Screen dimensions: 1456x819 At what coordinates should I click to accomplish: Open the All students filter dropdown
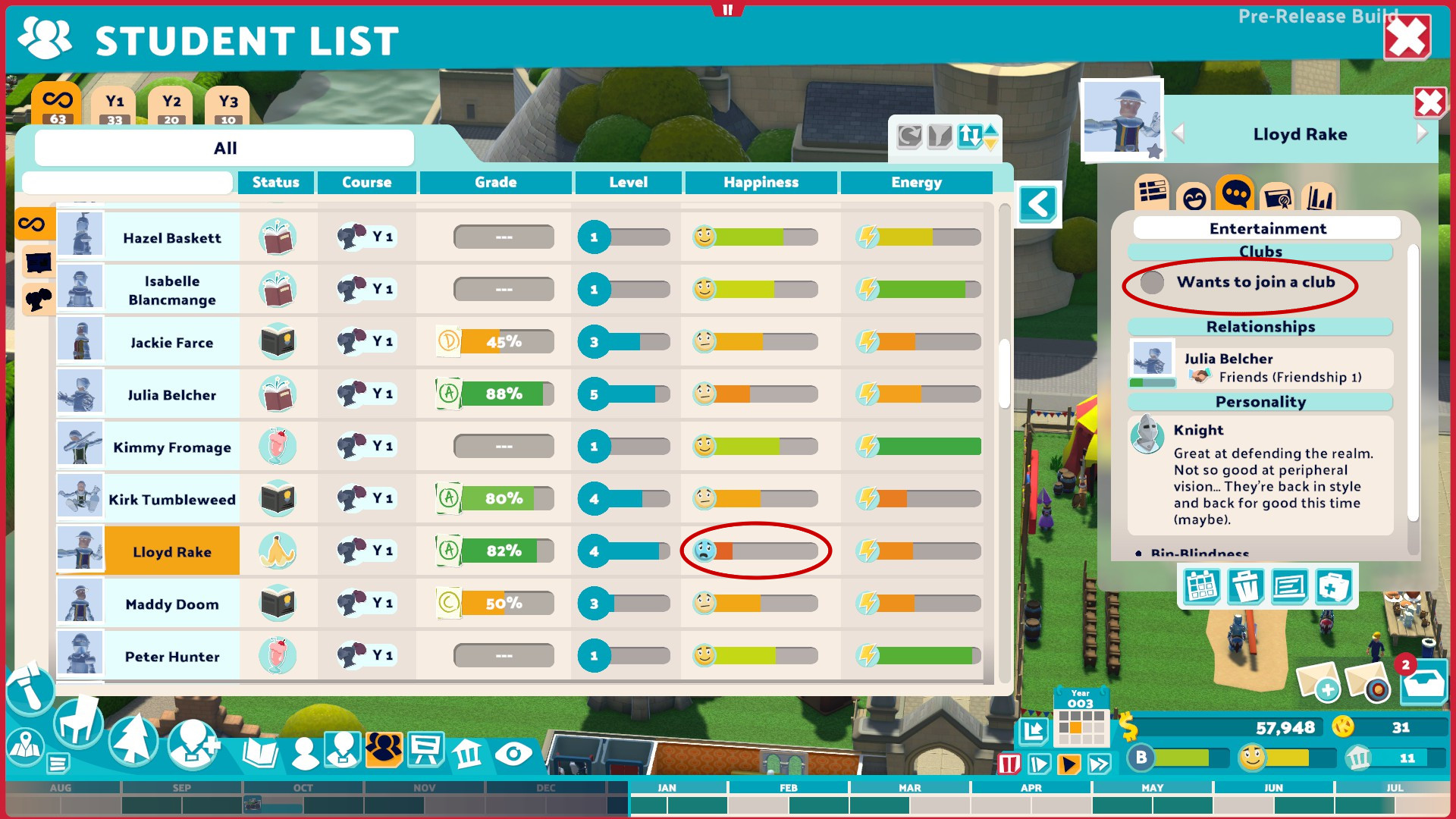pyautogui.click(x=224, y=148)
